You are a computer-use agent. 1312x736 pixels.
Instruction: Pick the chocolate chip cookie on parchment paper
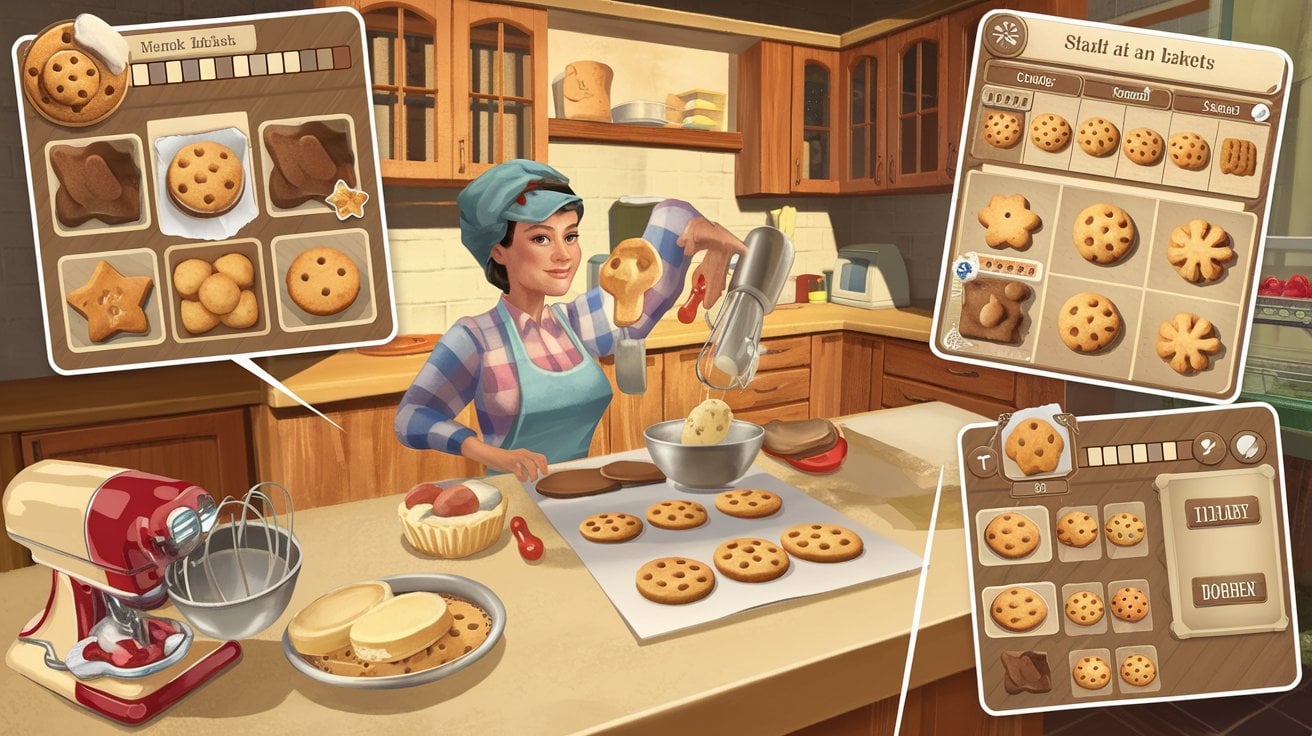click(x=205, y=178)
